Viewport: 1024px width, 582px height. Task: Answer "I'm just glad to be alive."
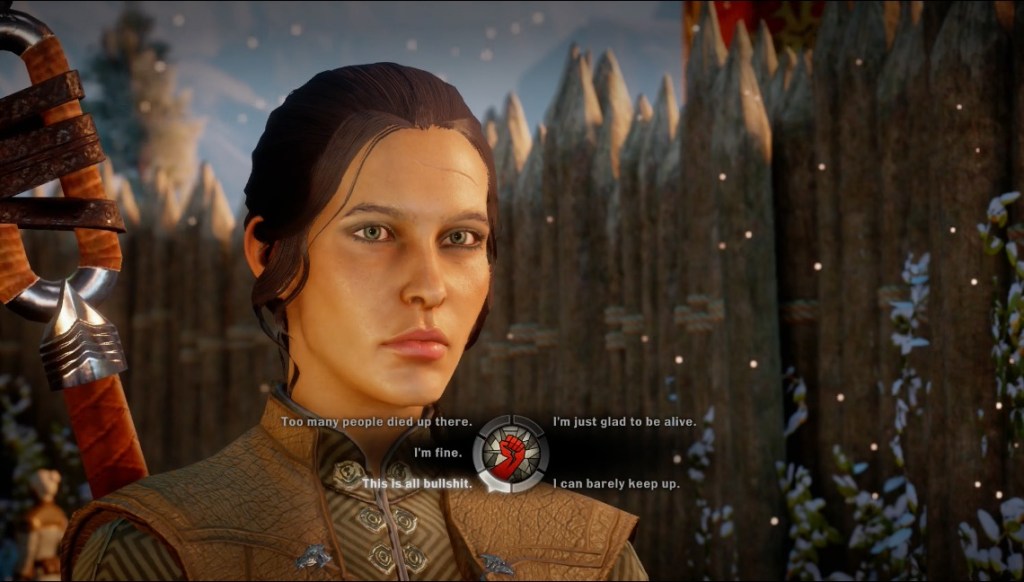pos(625,422)
